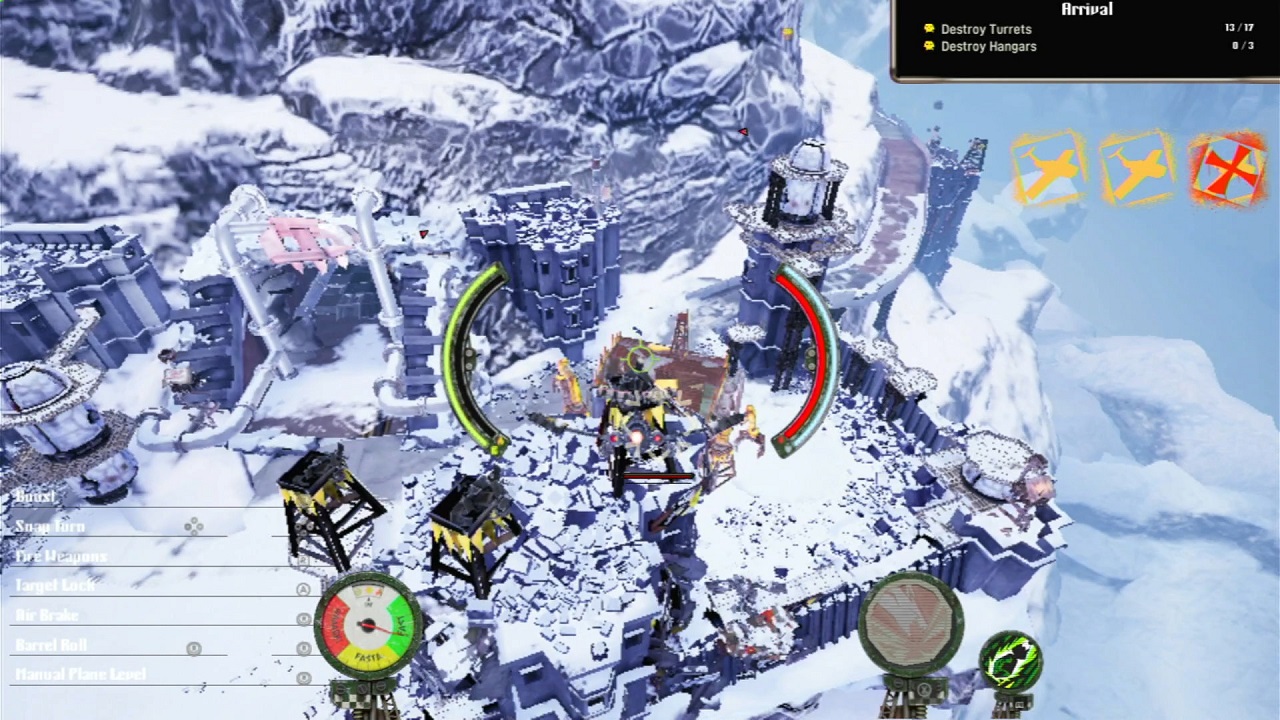This screenshot has height=720, width=1280.
Task: Click the Destroy Turrets objective star icon
Action: 930,29
